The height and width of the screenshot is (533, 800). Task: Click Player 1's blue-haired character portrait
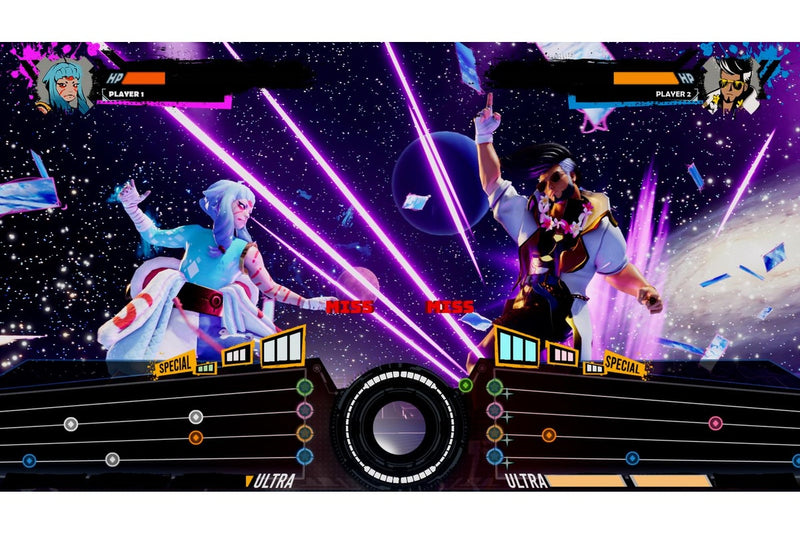tap(64, 83)
